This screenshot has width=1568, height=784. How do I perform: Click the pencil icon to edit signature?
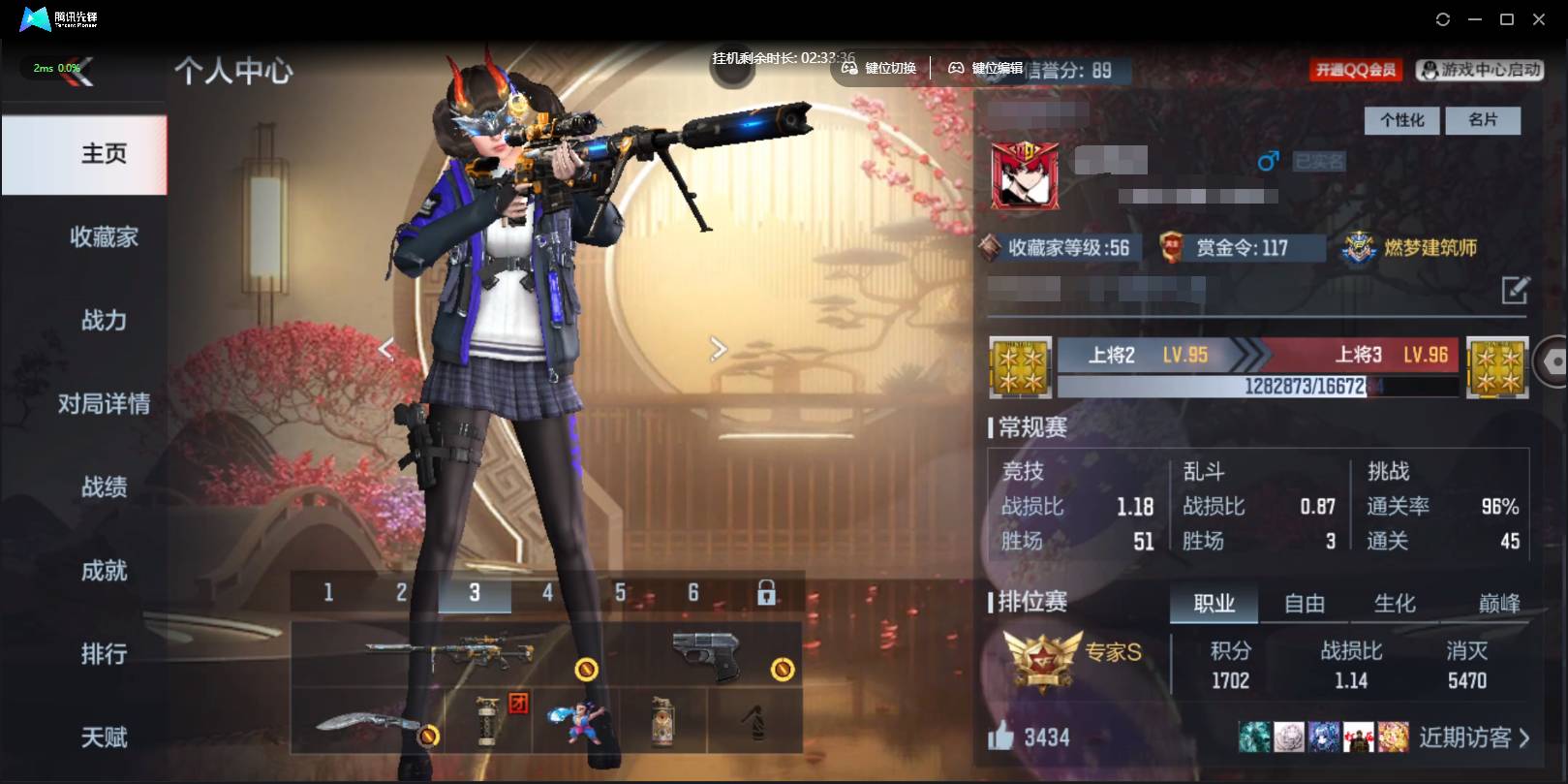click(1513, 288)
